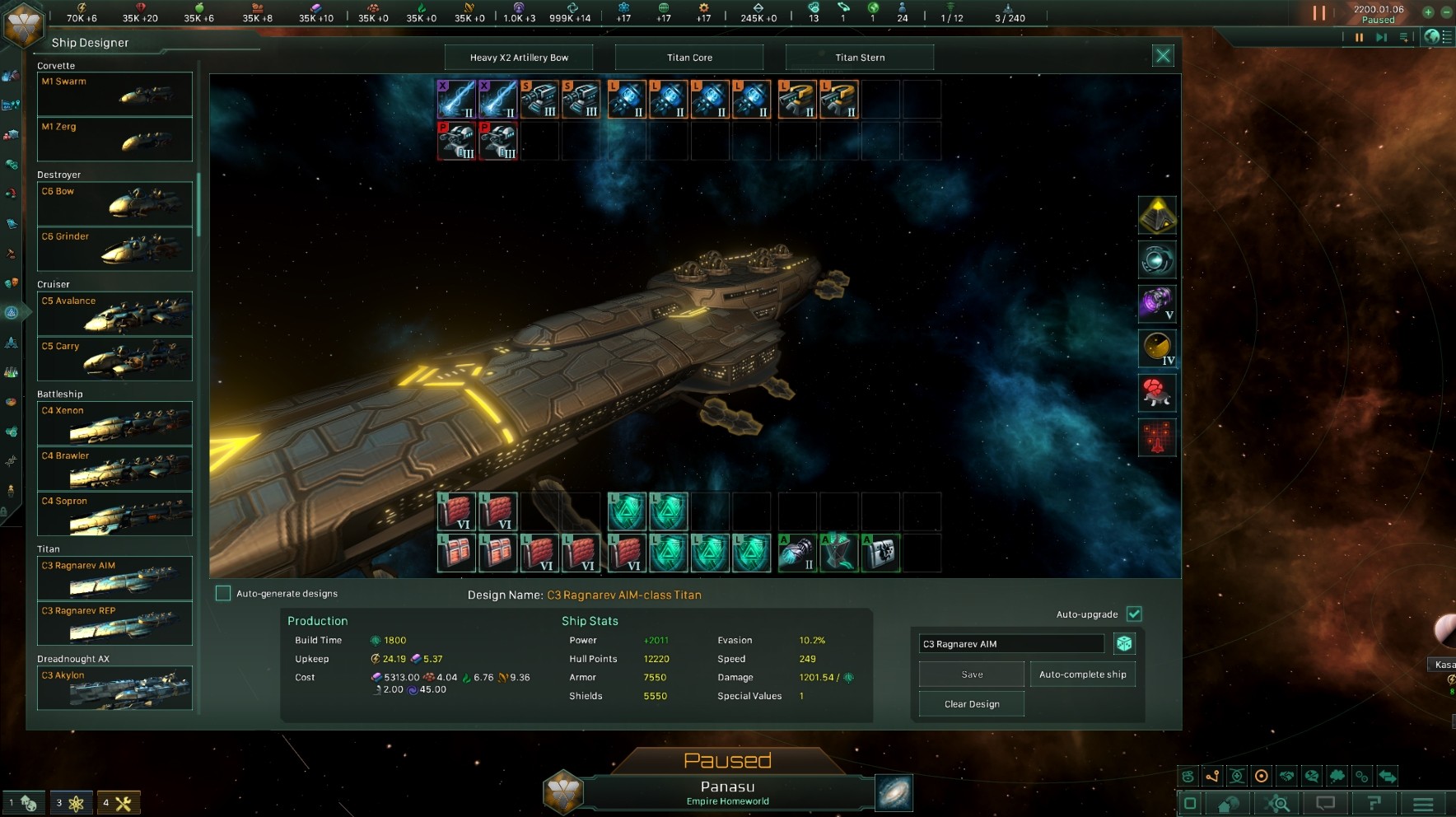Viewport: 1456px width, 817px height.
Task: Open the Titan Core section selector
Action: pos(690,57)
